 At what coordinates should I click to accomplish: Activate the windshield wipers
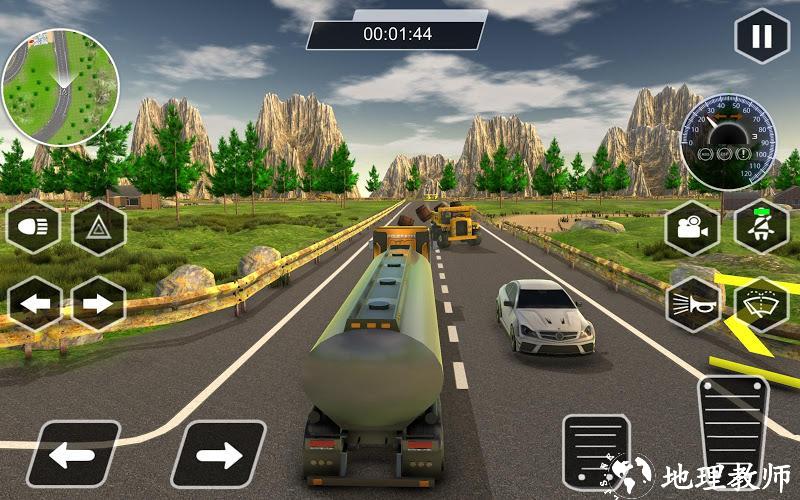click(761, 303)
